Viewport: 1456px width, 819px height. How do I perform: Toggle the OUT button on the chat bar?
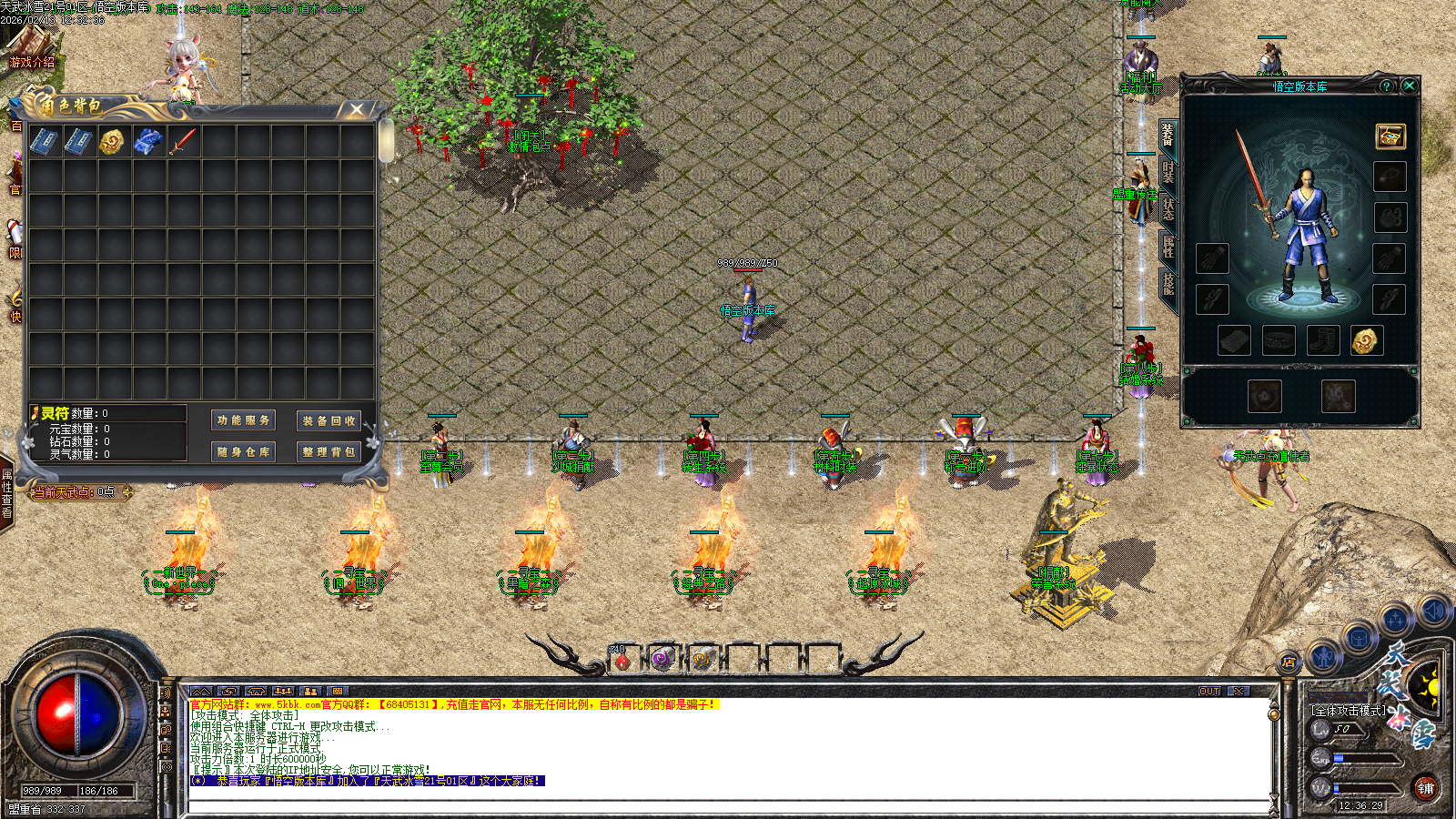click(1210, 692)
